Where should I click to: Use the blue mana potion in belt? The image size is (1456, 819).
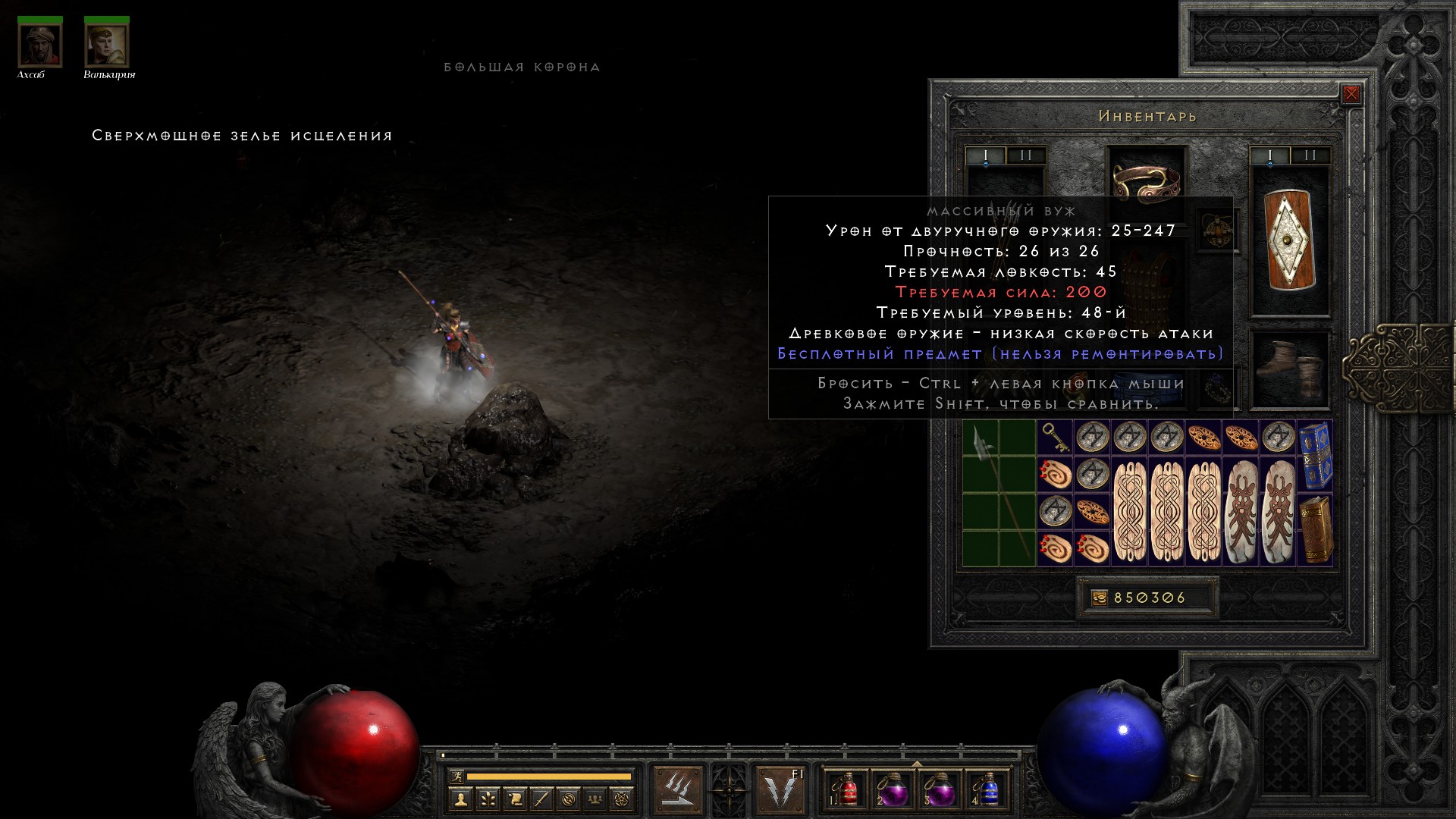coord(987,790)
